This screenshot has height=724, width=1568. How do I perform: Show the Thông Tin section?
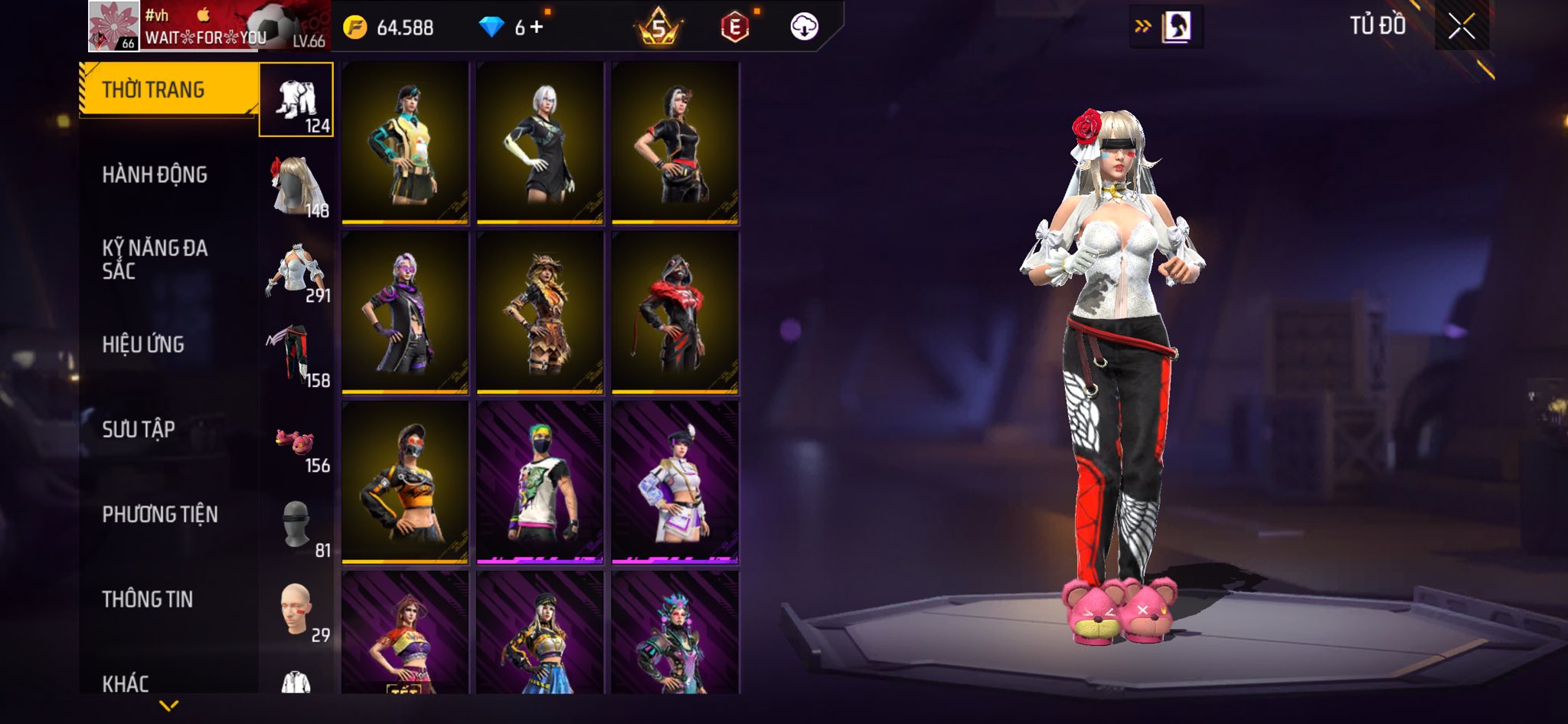(x=148, y=599)
